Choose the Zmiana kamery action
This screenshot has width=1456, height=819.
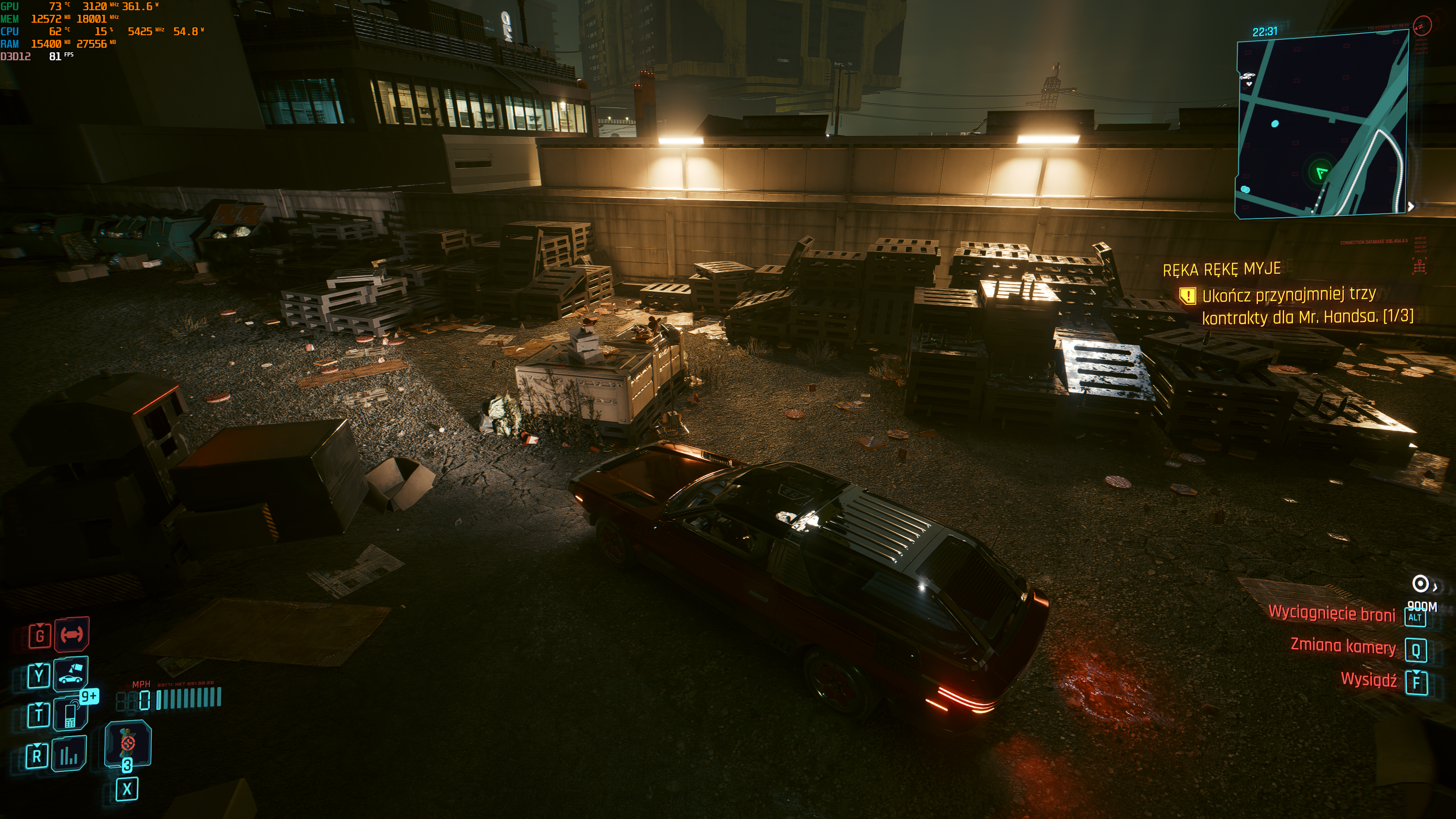coord(1343,646)
